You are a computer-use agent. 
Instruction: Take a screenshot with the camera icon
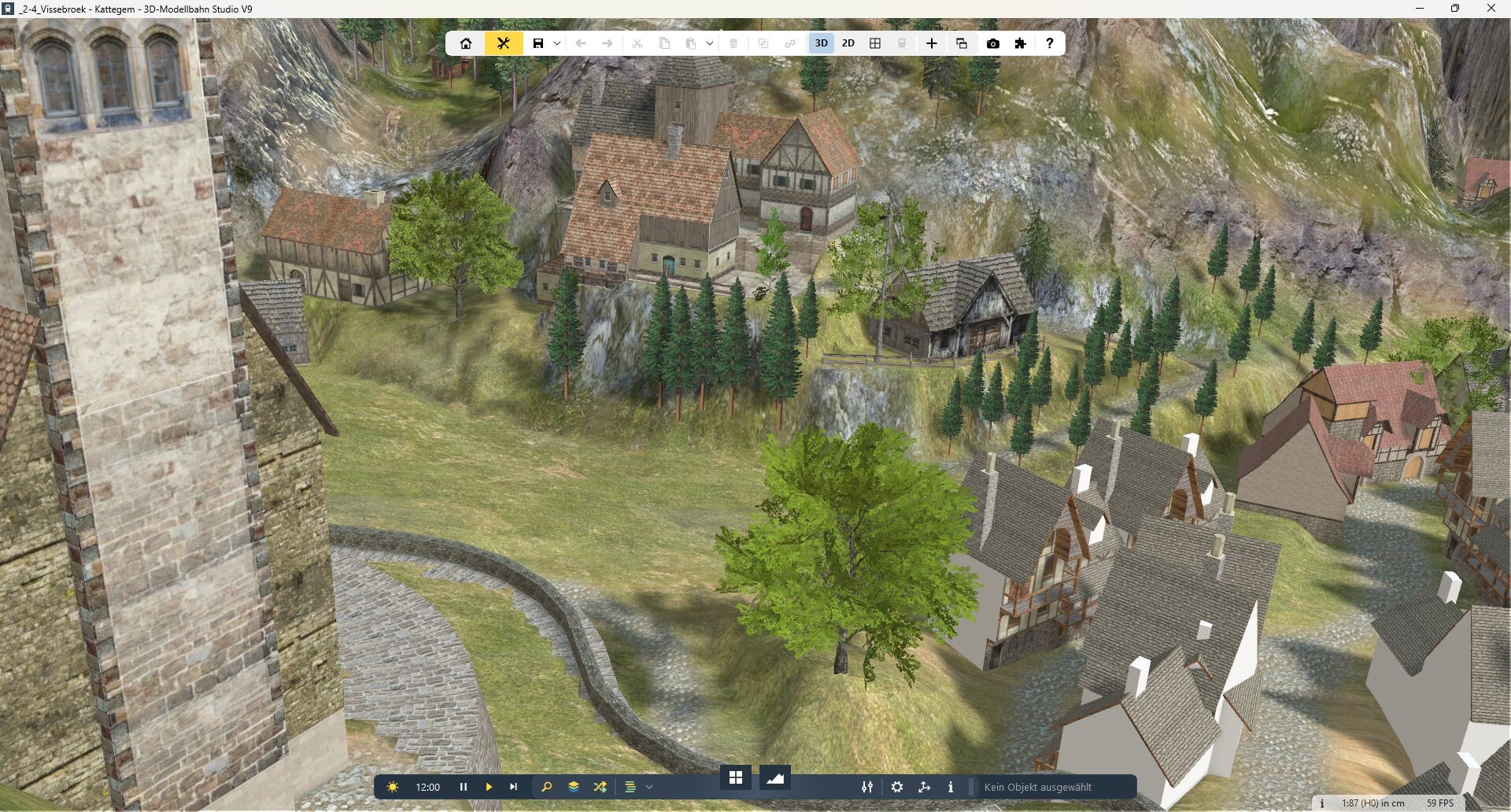tap(992, 43)
